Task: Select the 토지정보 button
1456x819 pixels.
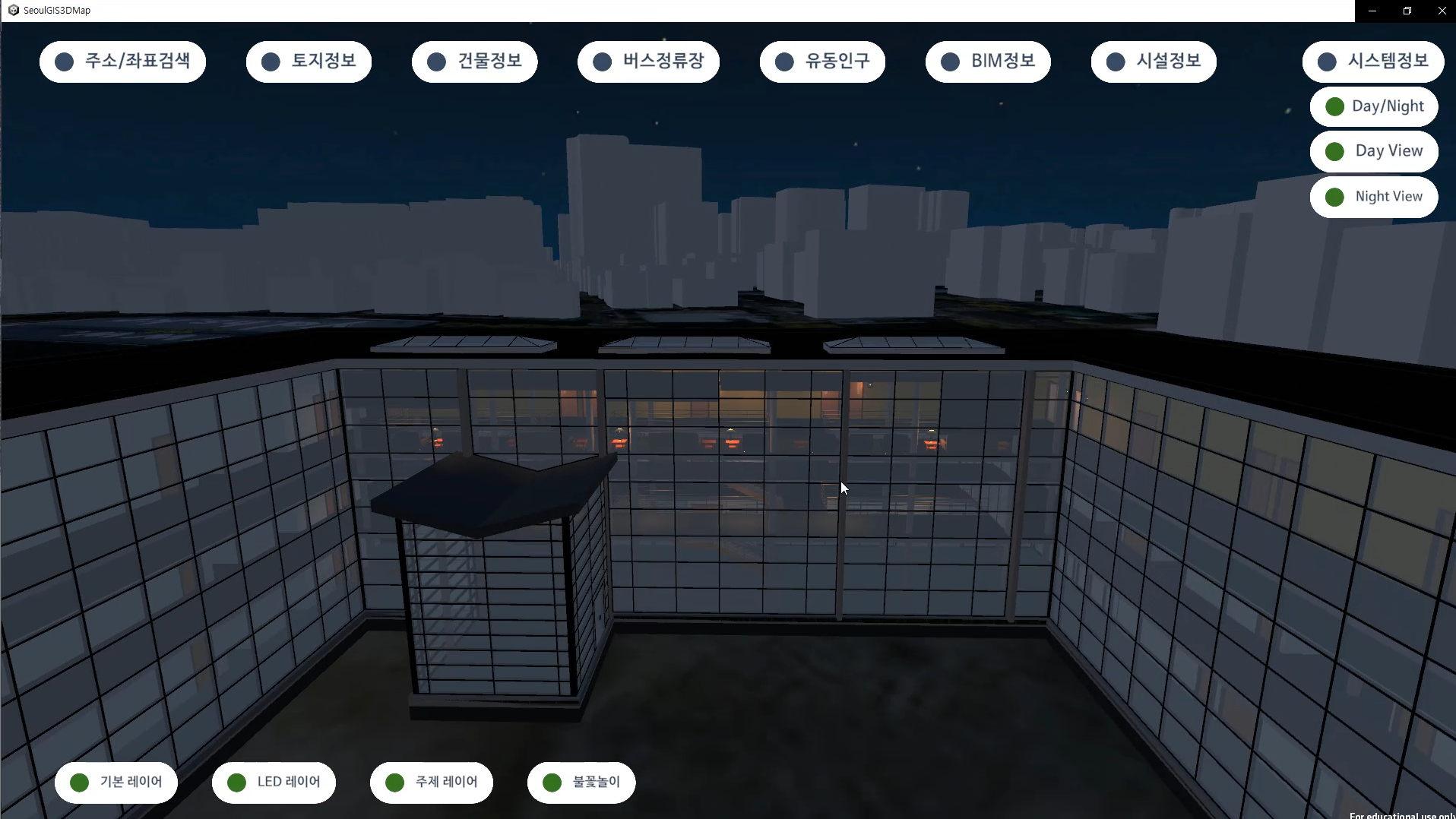Action: pyautogui.click(x=309, y=62)
